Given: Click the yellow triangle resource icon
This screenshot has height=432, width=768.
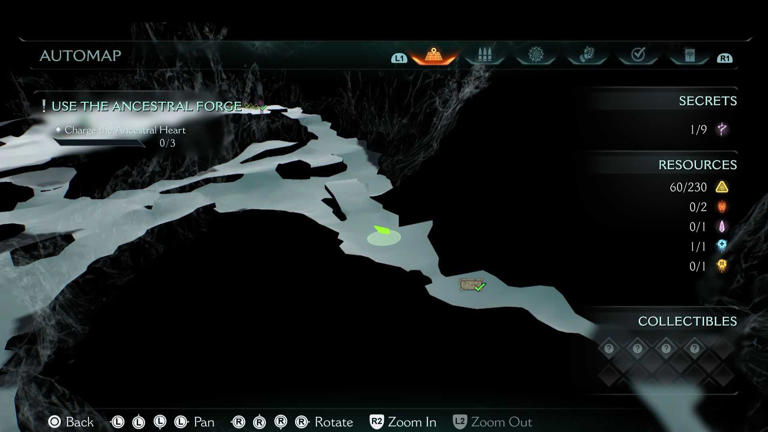Looking at the screenshot, I should point(722,187).
